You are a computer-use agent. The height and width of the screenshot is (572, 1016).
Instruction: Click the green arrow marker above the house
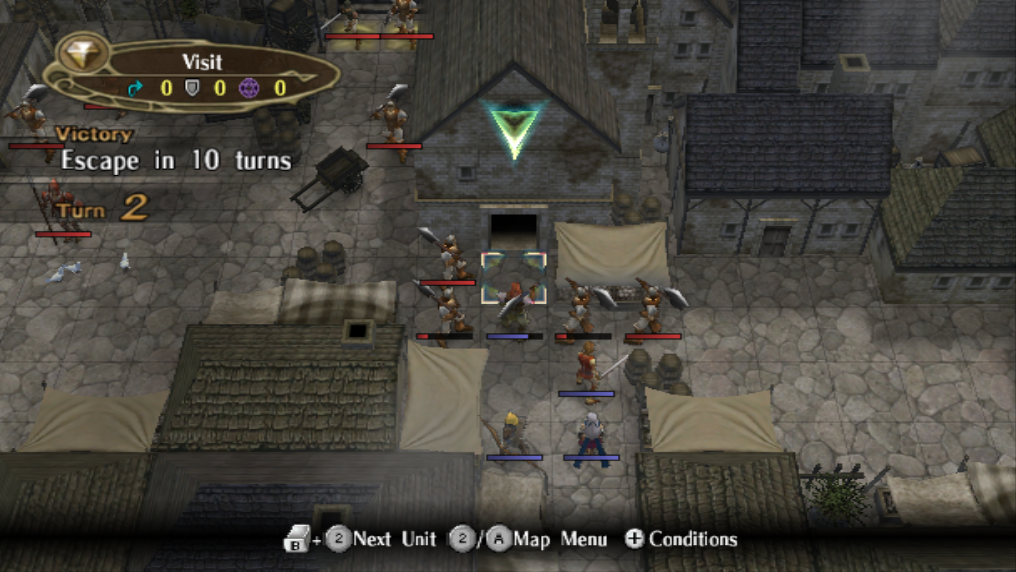pyautogui.click(x=513, y=128)
